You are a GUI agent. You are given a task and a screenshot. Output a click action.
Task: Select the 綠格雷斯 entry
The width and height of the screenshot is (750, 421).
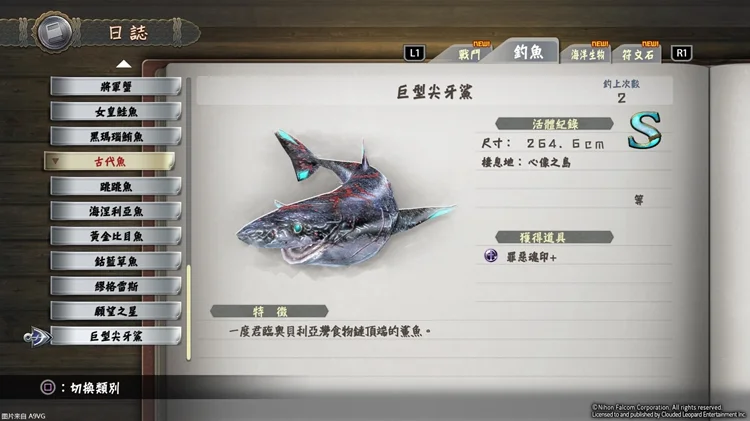[115, 286]
